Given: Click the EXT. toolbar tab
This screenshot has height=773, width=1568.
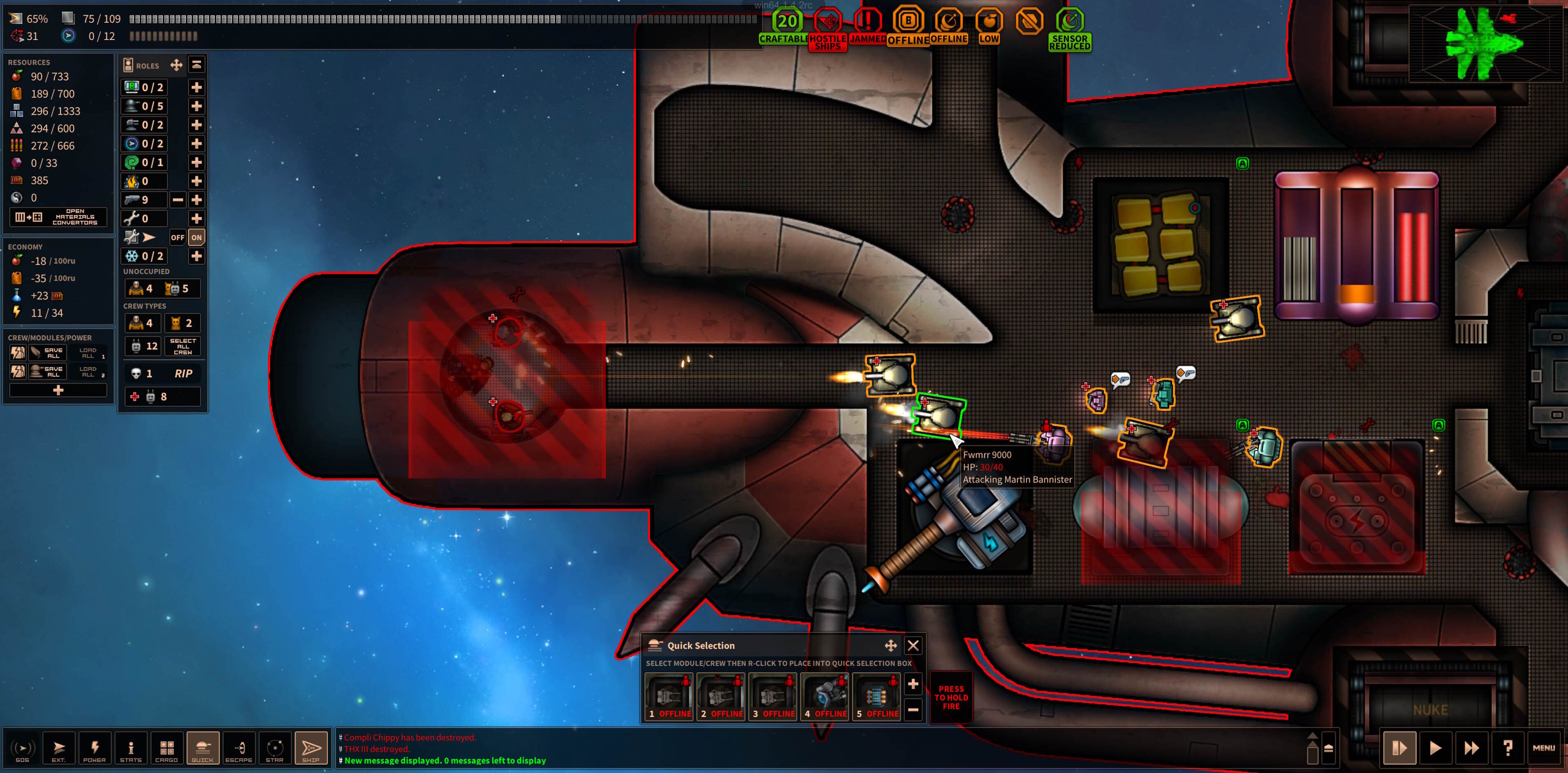Looking at the screenshot, I should pyautogui.click(x=59, y=748).
